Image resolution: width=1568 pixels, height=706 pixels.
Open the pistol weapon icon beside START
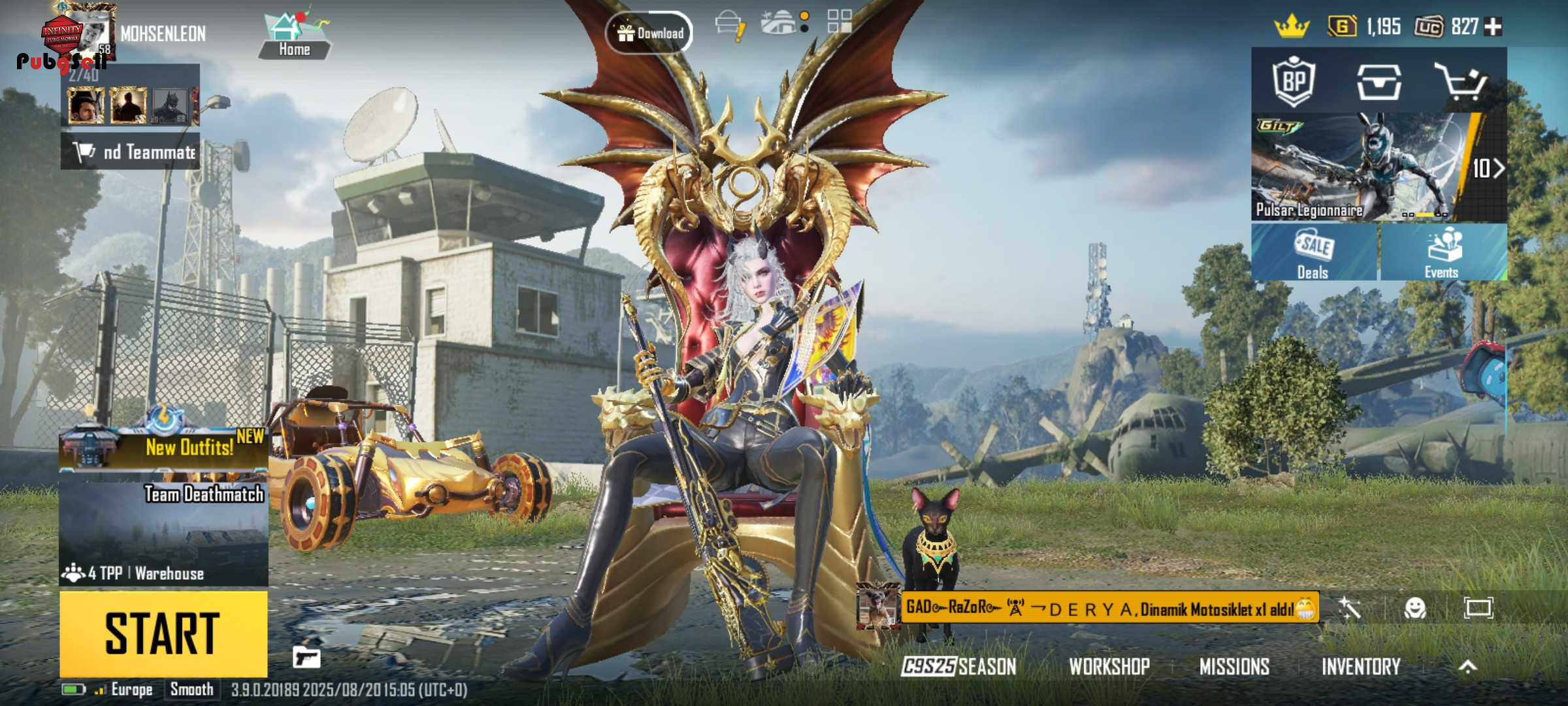(x=306, y=657)
